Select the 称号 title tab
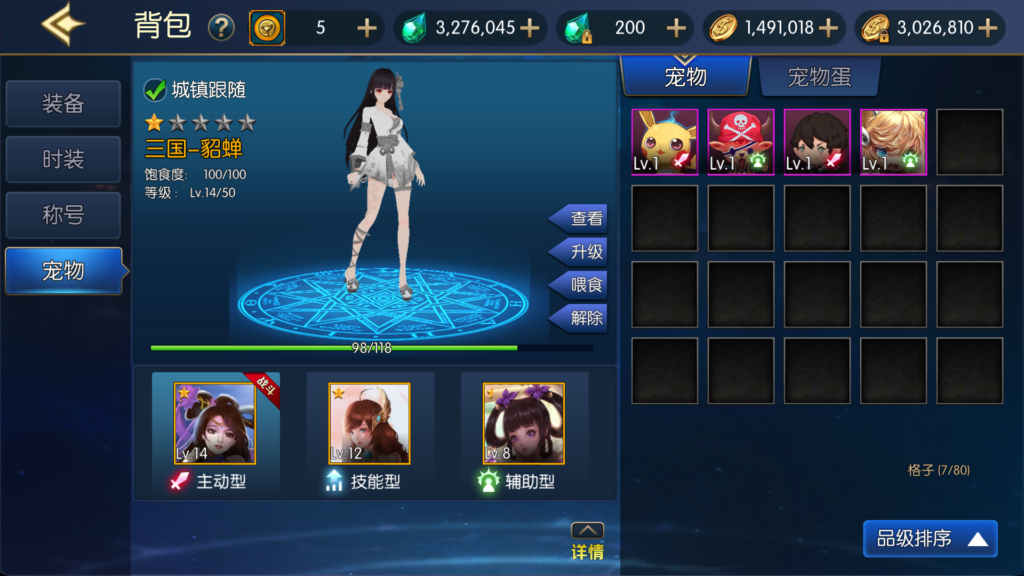The width and height of the screenshot is (1024, 576). click(63, 214)
